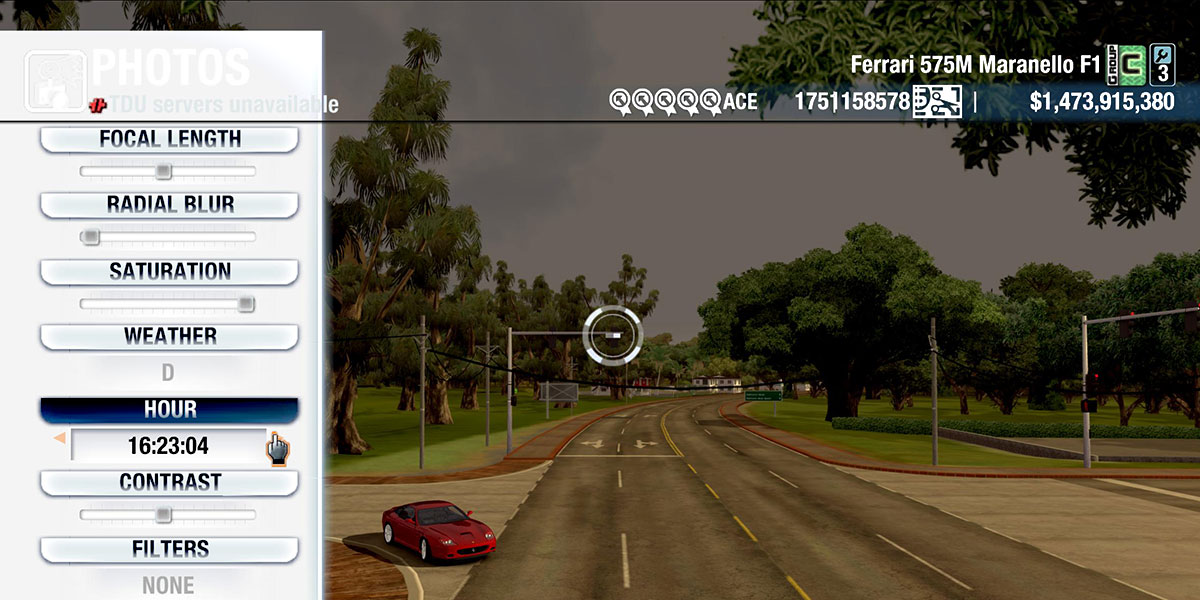Click the left arrow beside the hour value
The height and width of the screenshot is (600, 1200).
pyautogui.click(x=59, y=438)
